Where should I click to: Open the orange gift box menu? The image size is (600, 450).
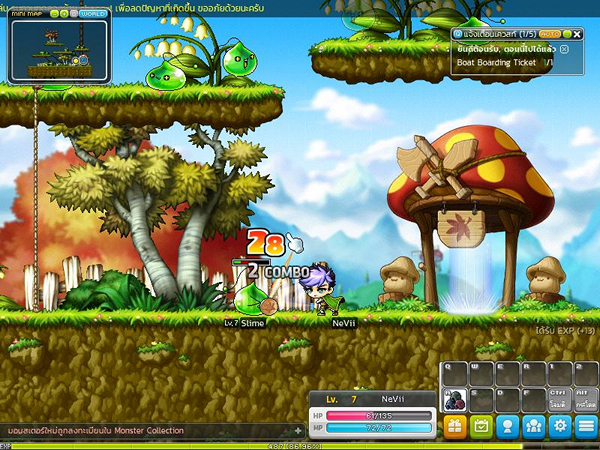tap(455, 426)
